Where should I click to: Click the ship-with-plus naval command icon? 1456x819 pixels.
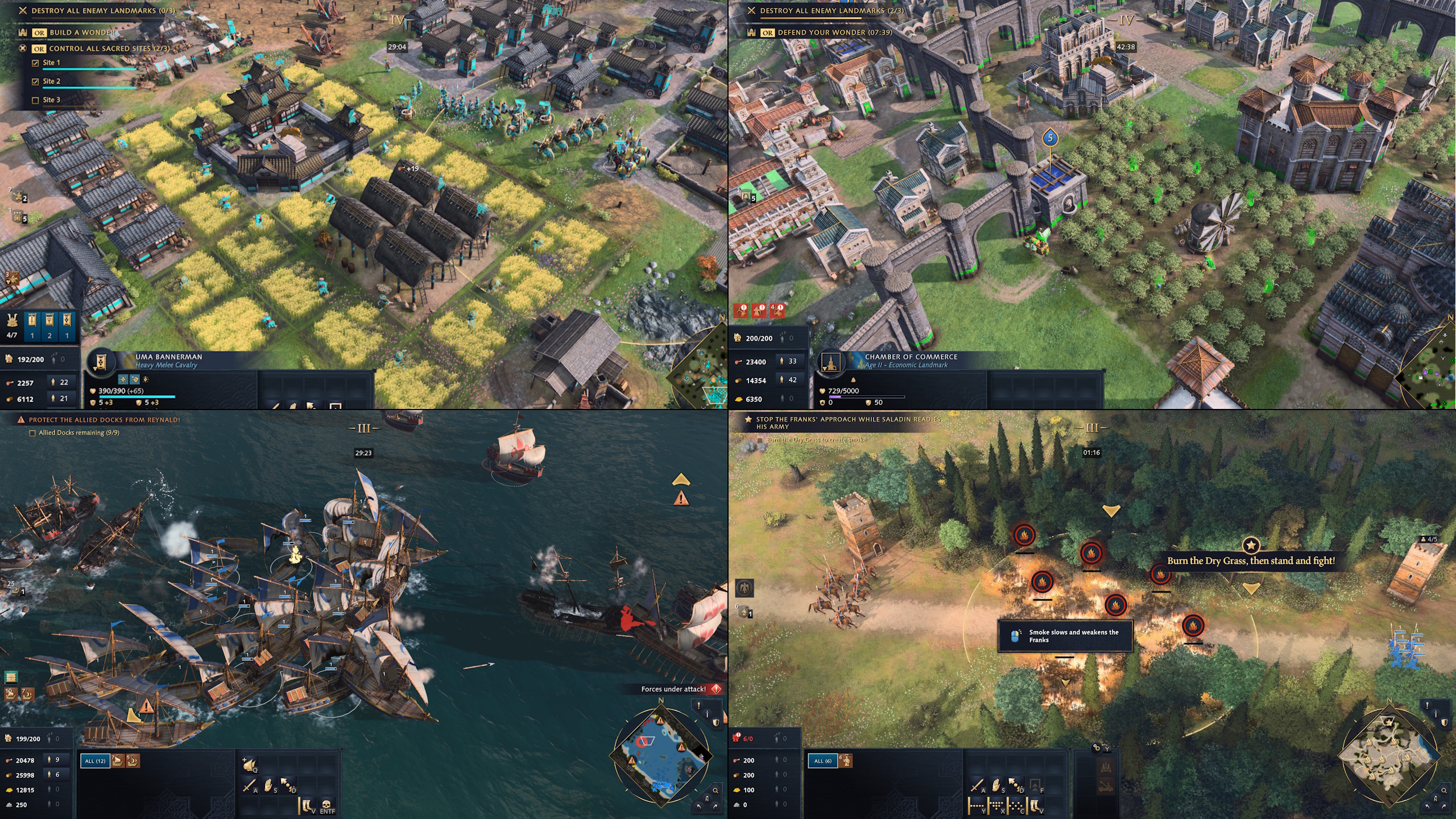[x=249, y=765]
